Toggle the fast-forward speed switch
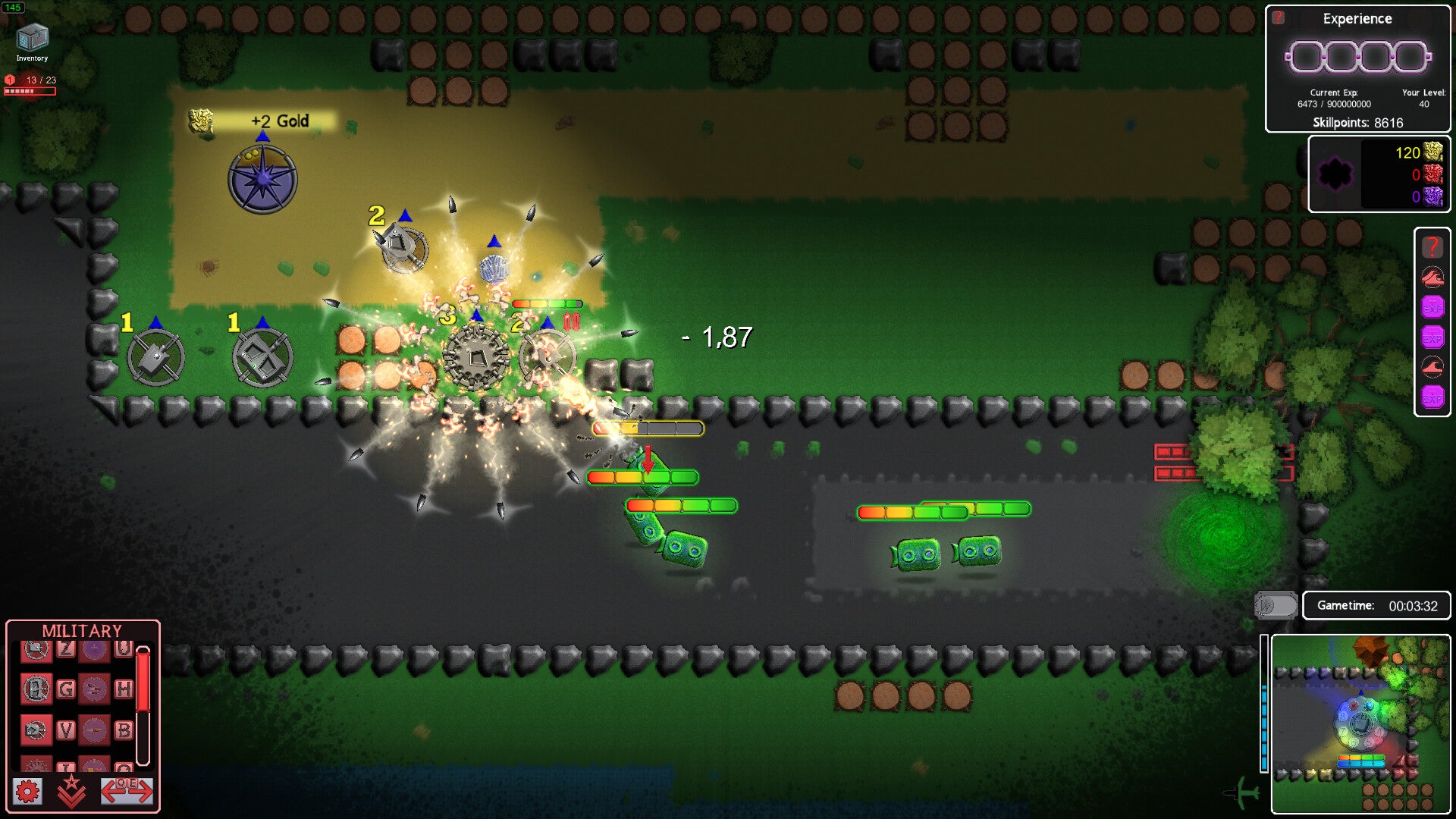Image resolution: width=1456 pixels, height=819 pixels. click(x=1276, y=605)
